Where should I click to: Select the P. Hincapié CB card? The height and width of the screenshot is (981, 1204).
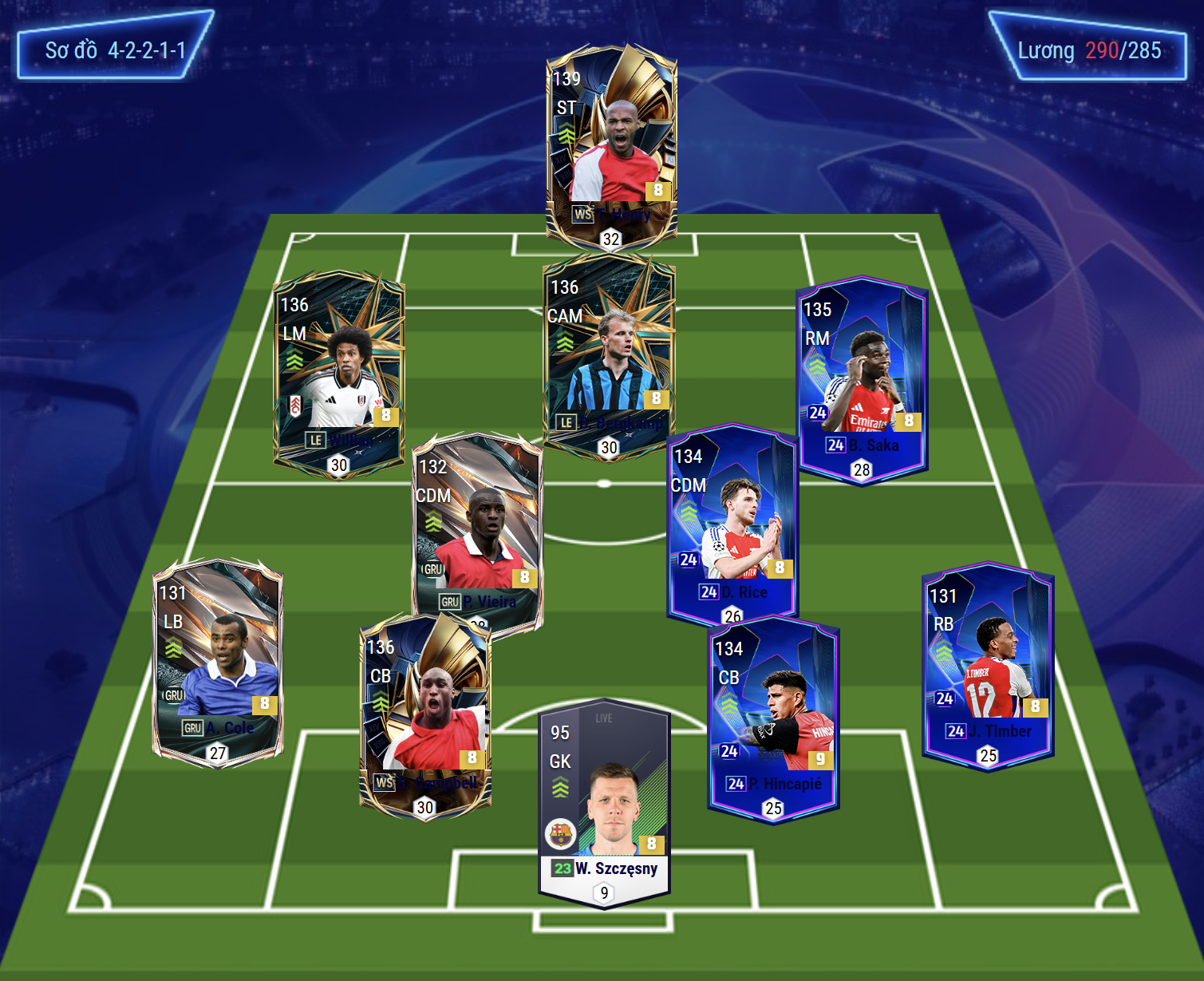coord(772,718)
